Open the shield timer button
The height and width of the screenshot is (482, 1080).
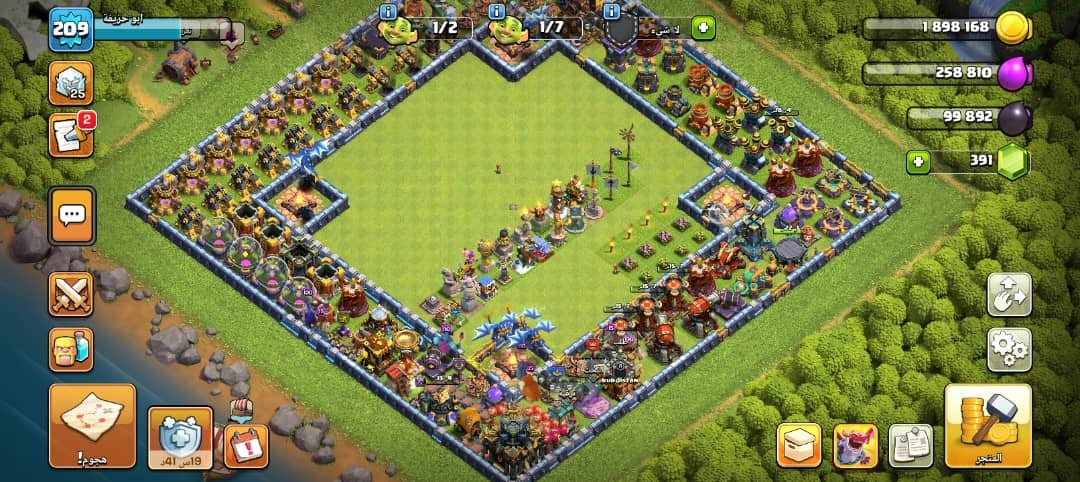[180, 438]
